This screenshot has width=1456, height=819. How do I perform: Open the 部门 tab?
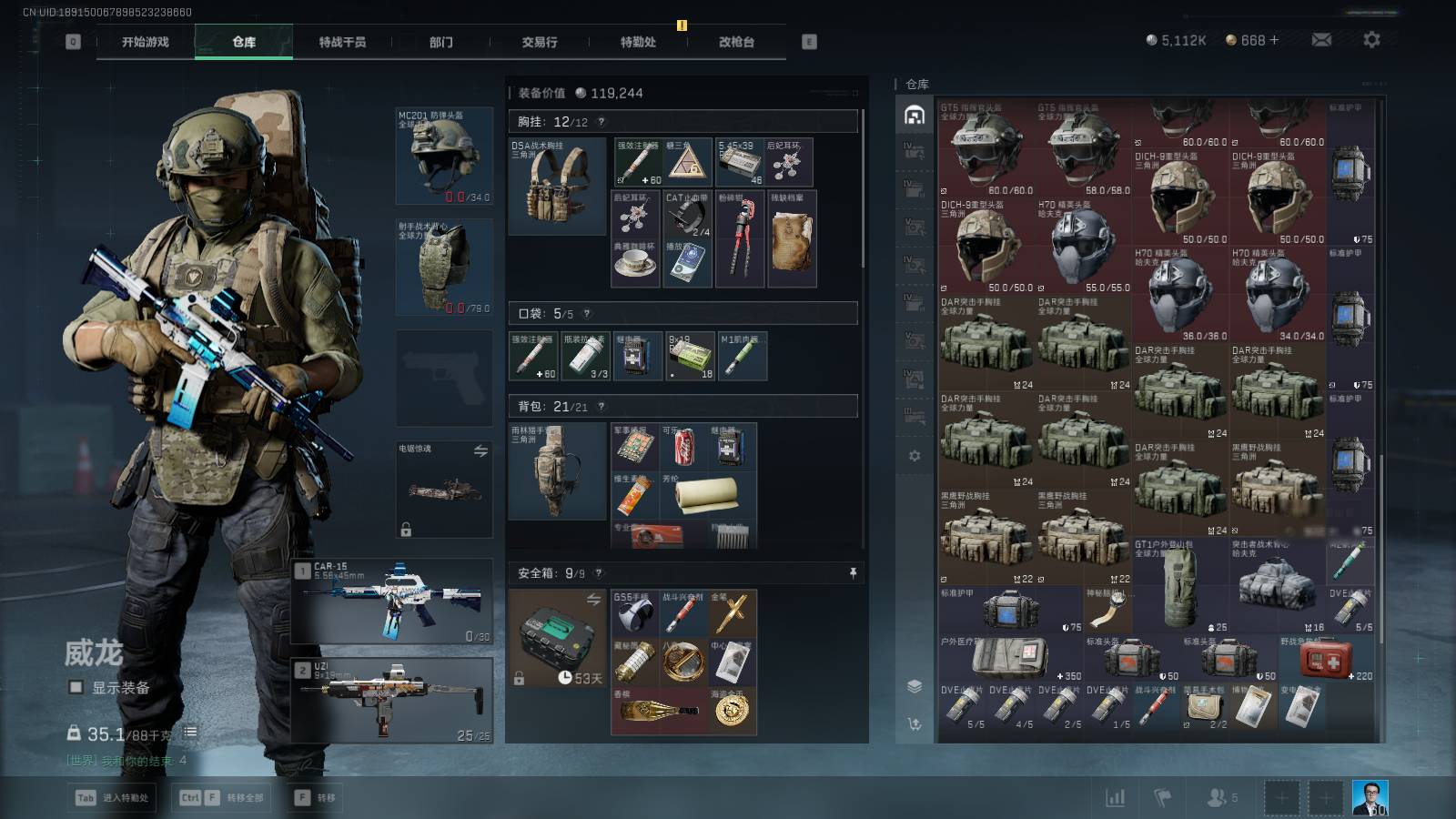pyautogui.click(x=441, y=42)
